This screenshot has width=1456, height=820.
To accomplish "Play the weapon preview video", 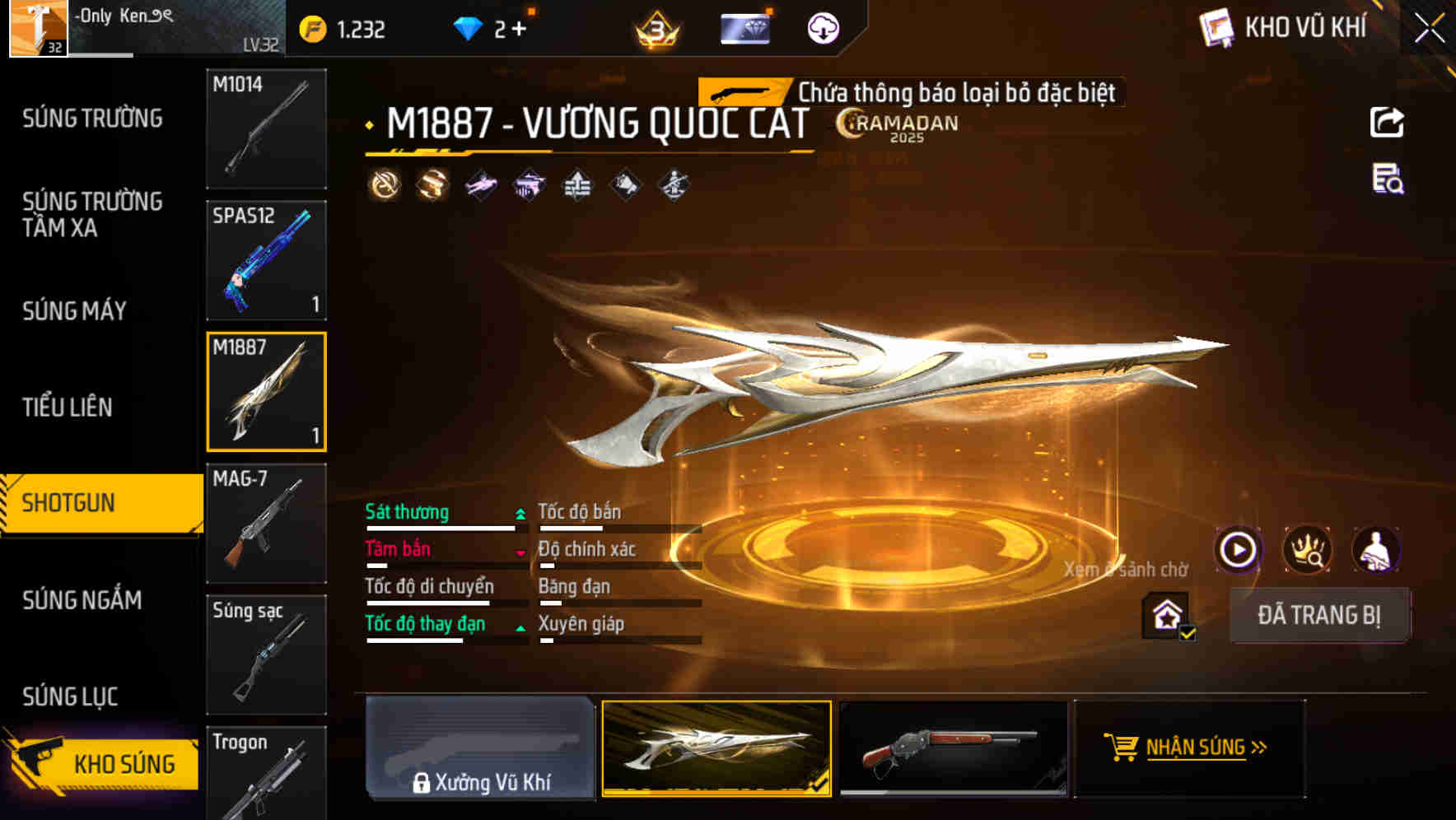I will pyautogui.click(x=1238, y=550).
